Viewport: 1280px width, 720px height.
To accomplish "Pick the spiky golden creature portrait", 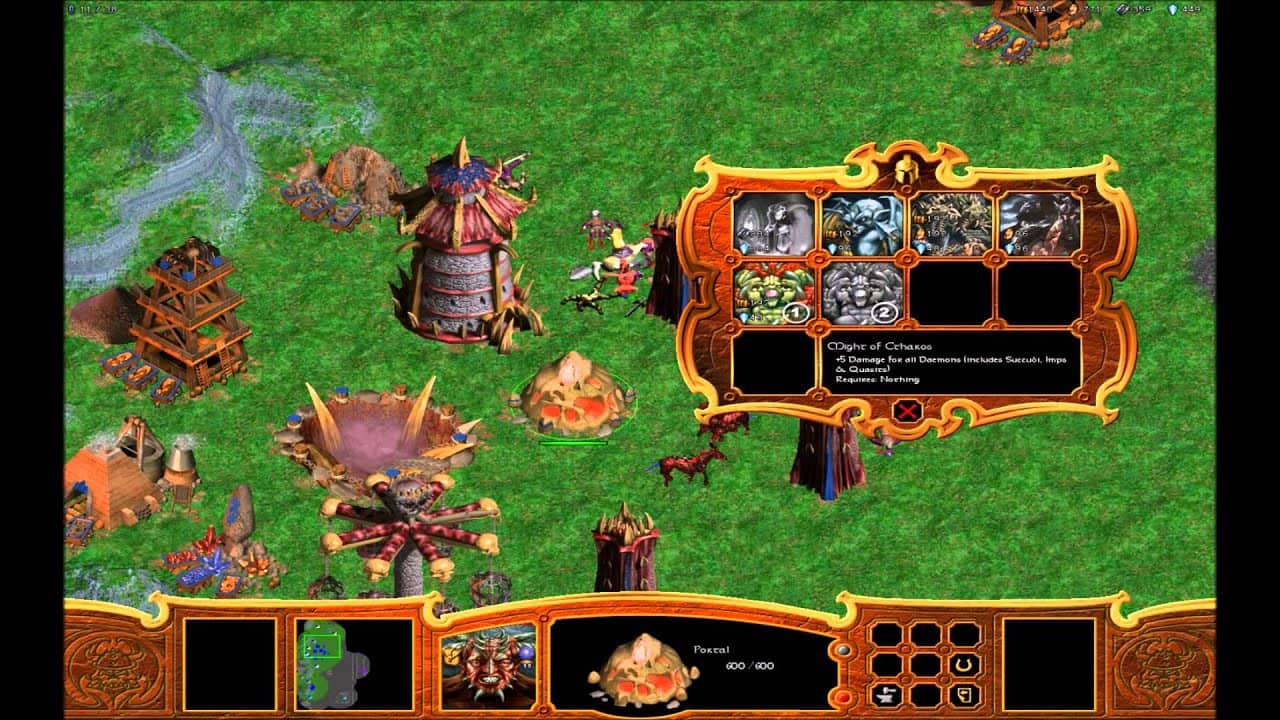I will pyautogui.click(x=950, y=225).
